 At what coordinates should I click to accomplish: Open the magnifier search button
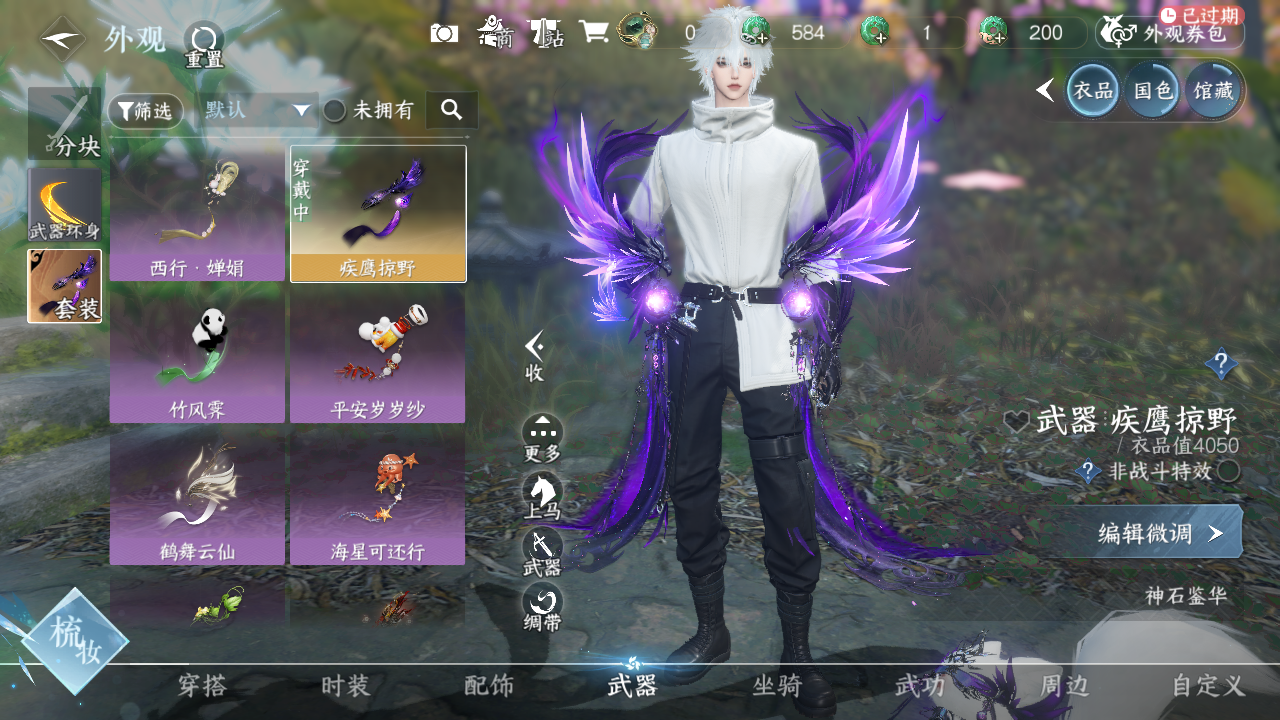pos(451,110)
